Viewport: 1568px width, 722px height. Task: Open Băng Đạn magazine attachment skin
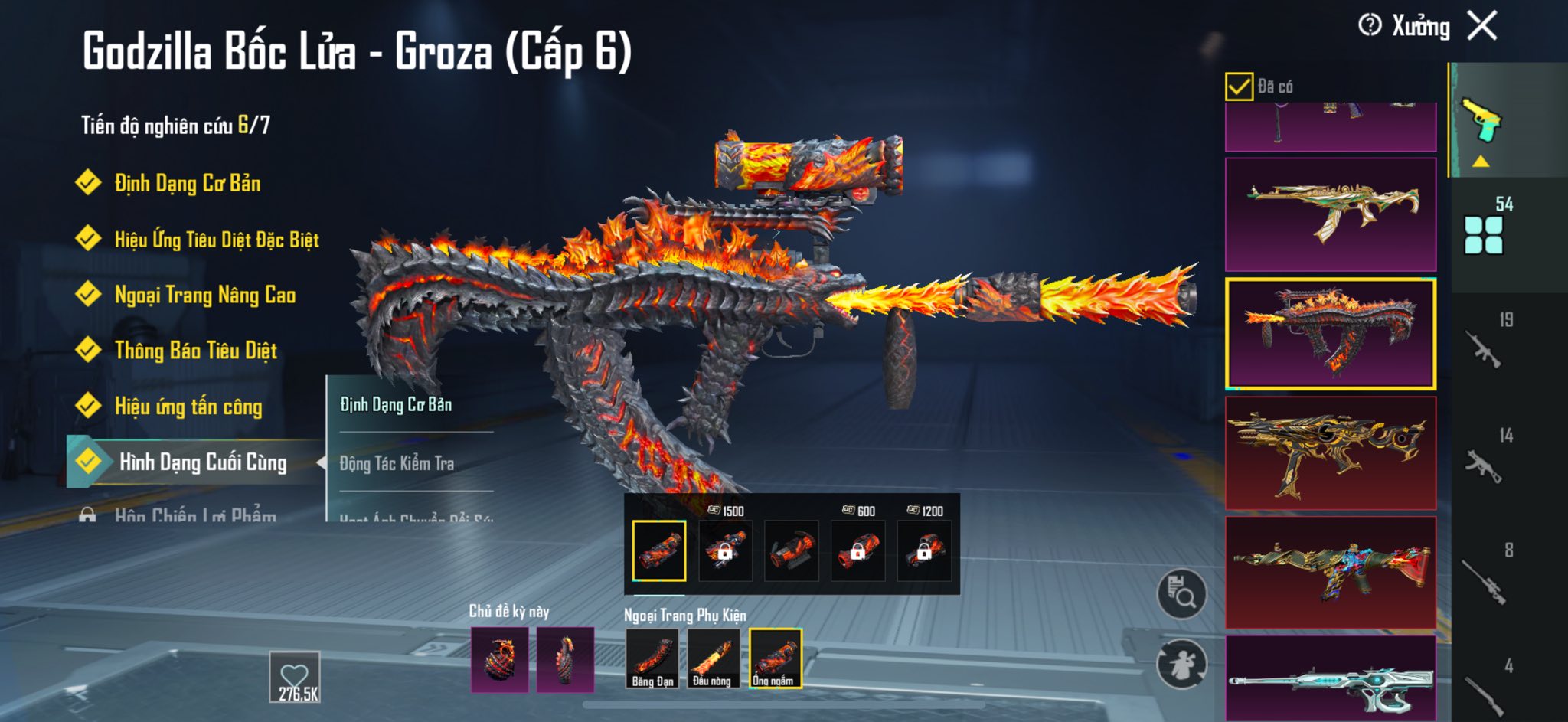tap(652, 658)
